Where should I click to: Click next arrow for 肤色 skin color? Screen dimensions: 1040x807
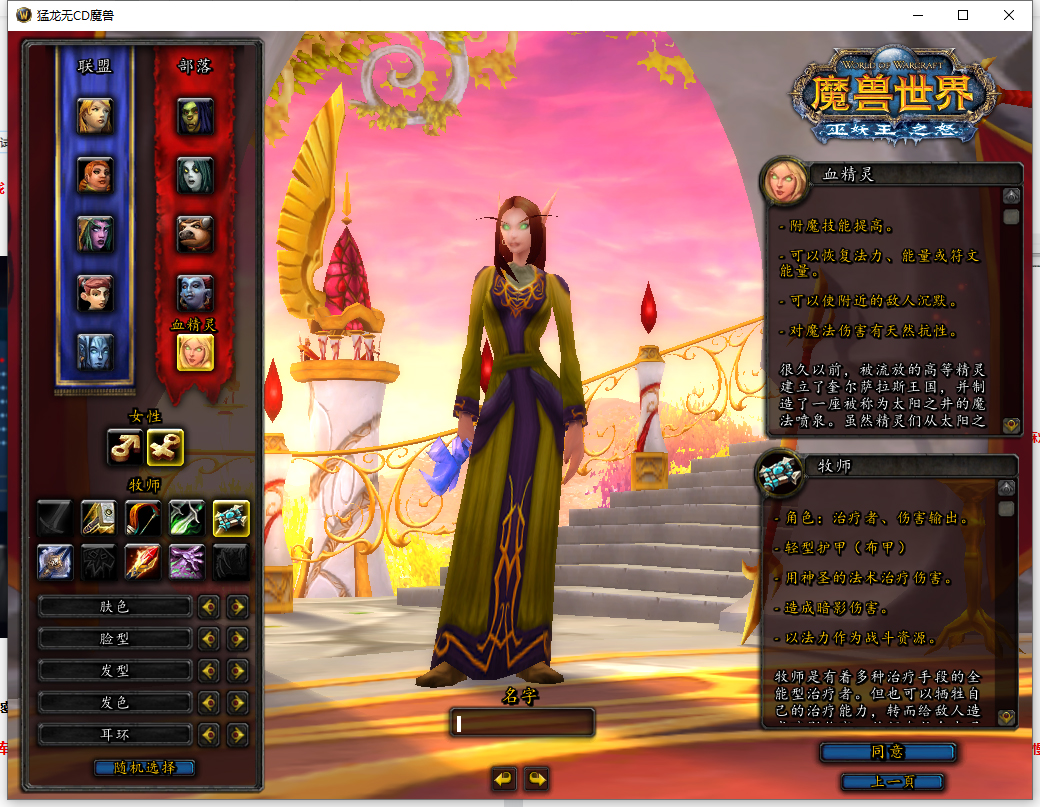237,607
